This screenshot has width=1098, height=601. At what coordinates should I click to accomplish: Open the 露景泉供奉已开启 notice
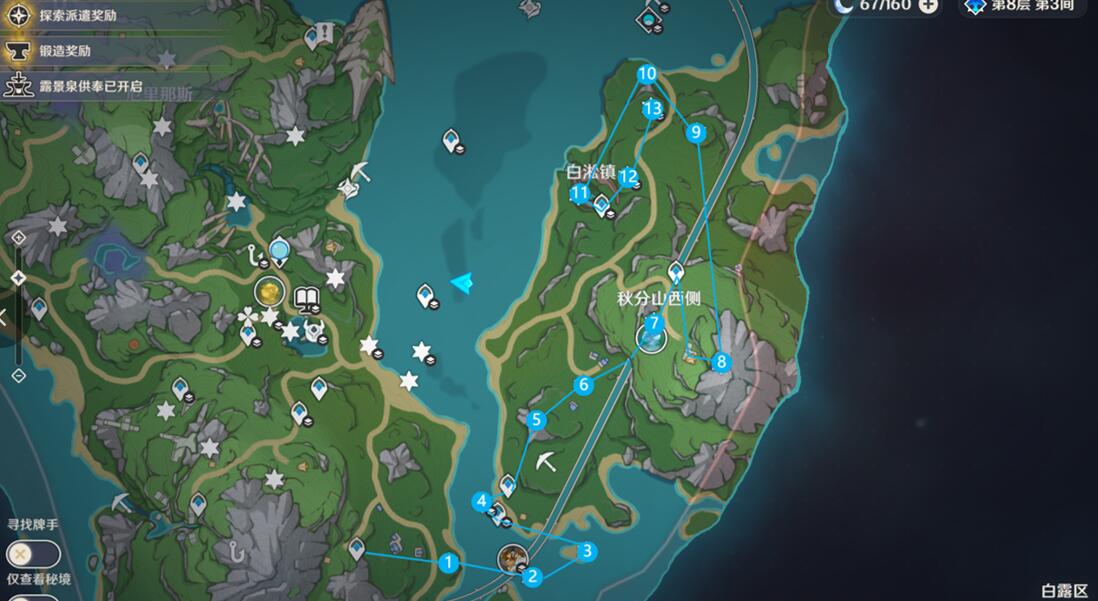[90, 86]
